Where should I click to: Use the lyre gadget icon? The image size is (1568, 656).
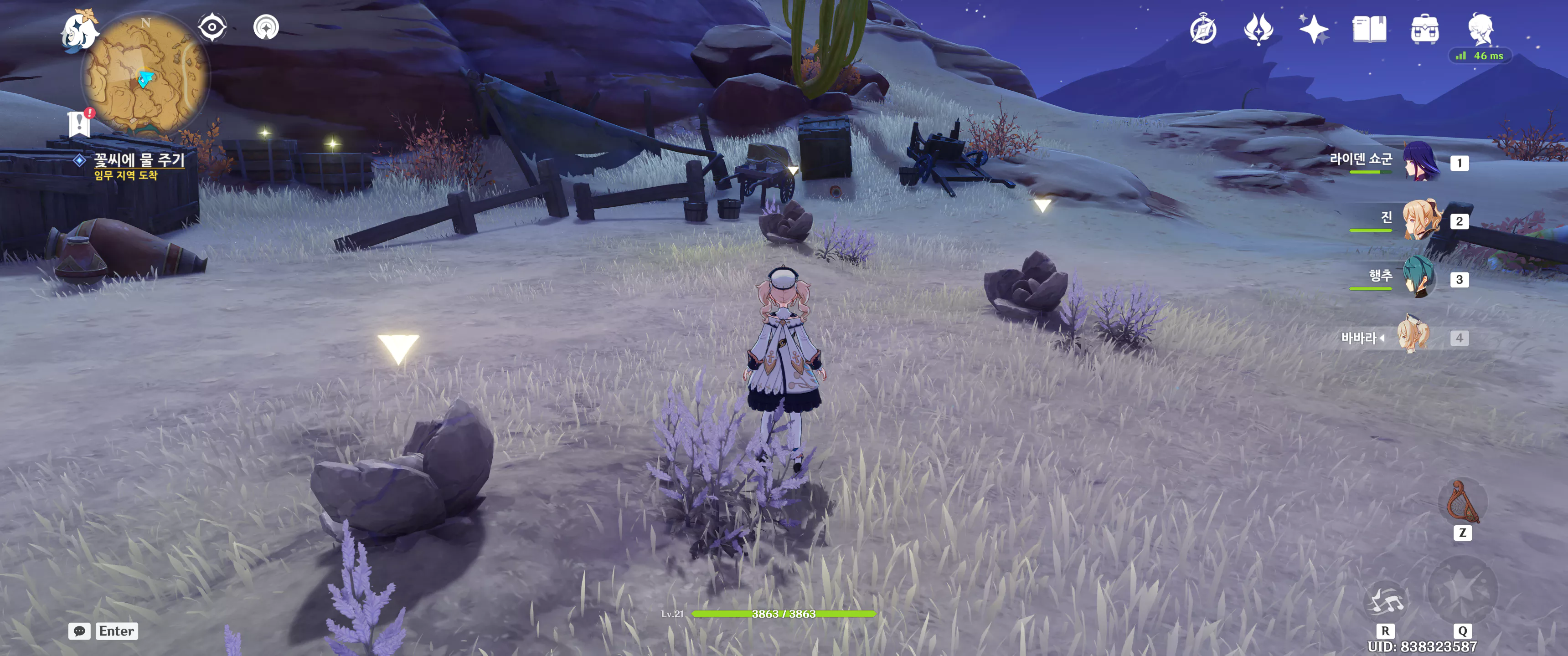[1463, 502]
